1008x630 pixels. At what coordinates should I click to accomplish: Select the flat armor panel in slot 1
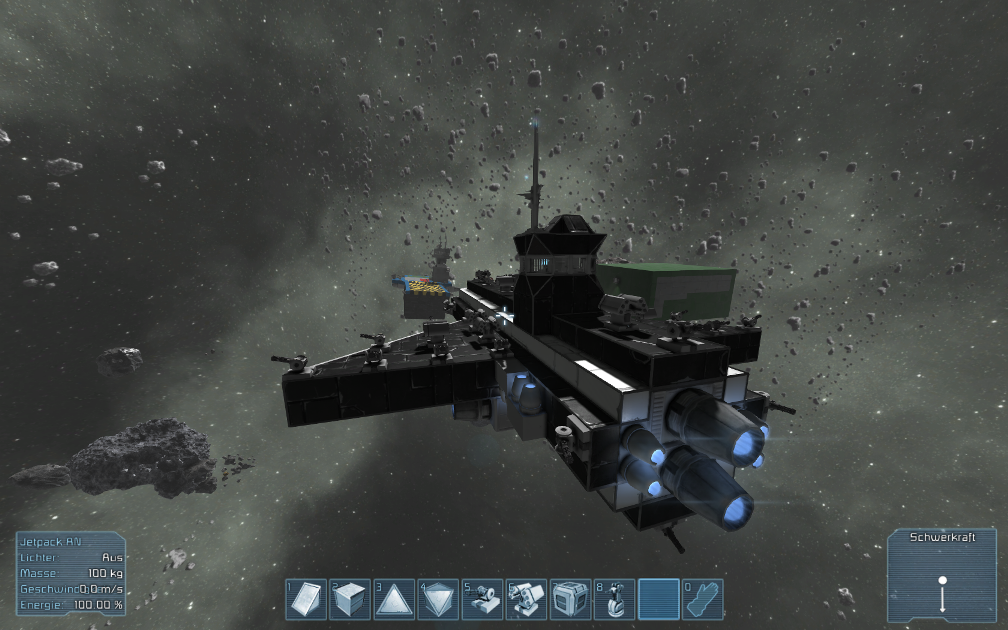[307, 599]
